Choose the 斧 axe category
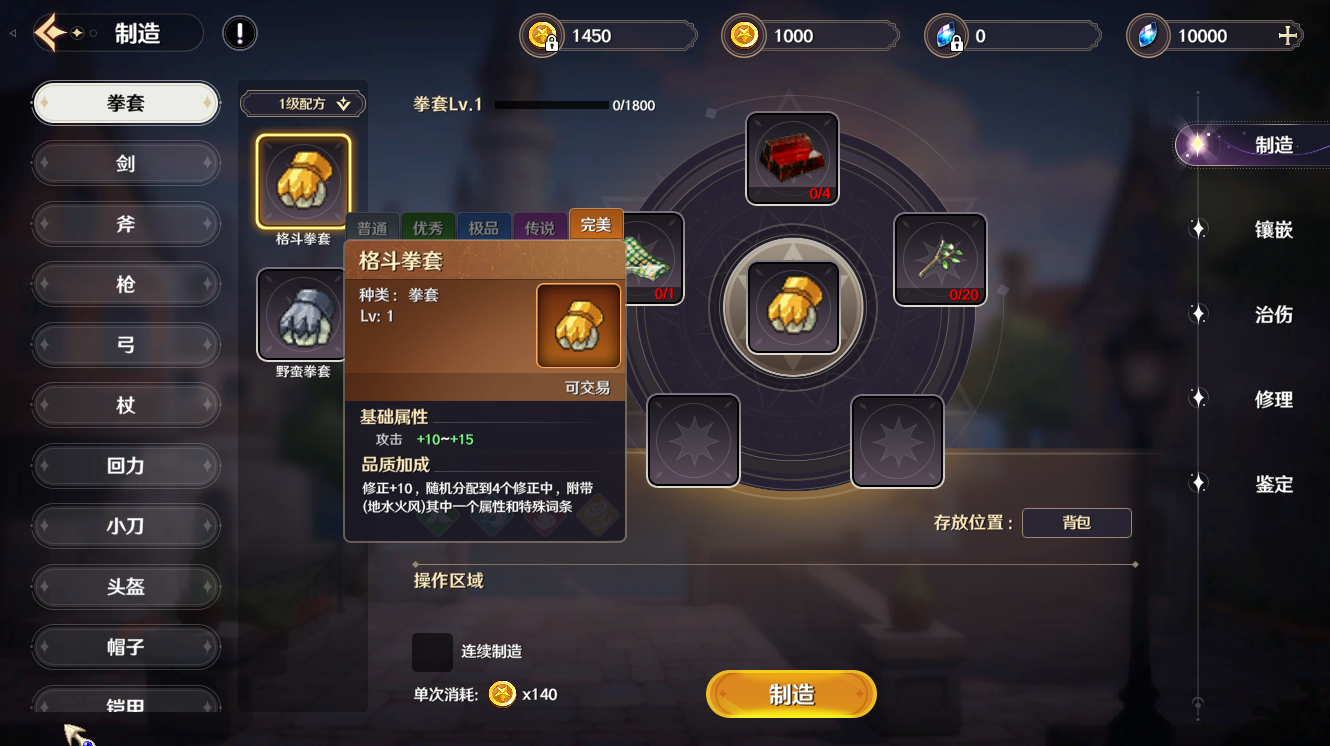Viewport: 1330px width, 746px height. click(x=126, y=224)
